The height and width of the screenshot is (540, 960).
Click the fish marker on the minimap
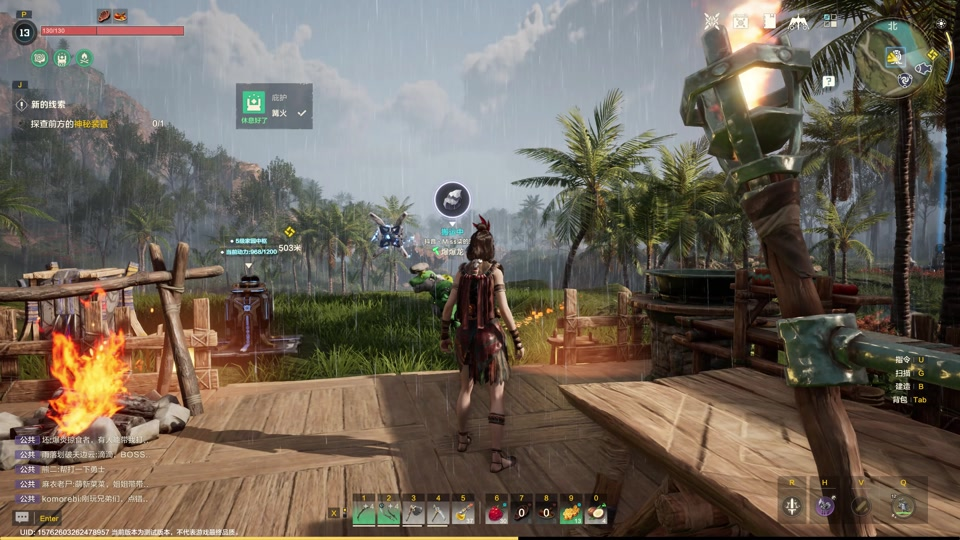(921, 70)
